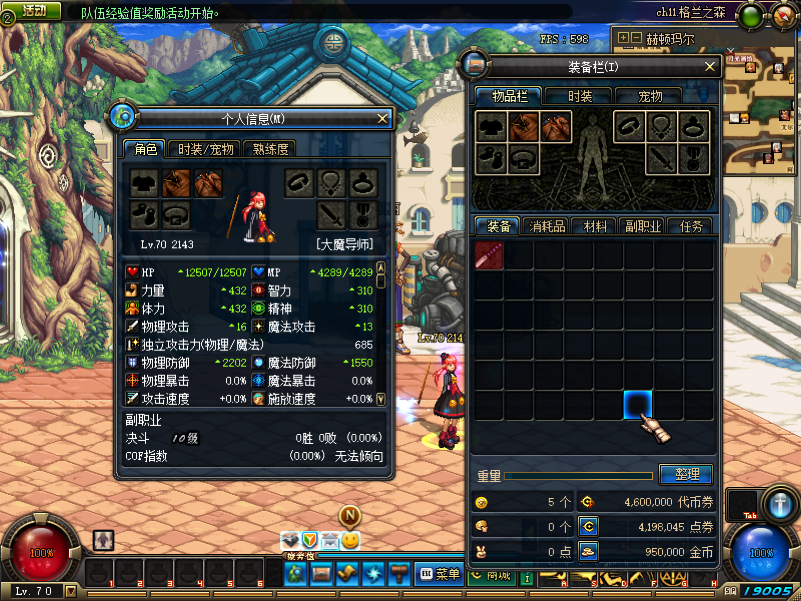
Task: Select the 物品栏 tab
Action: click(509, 96)
